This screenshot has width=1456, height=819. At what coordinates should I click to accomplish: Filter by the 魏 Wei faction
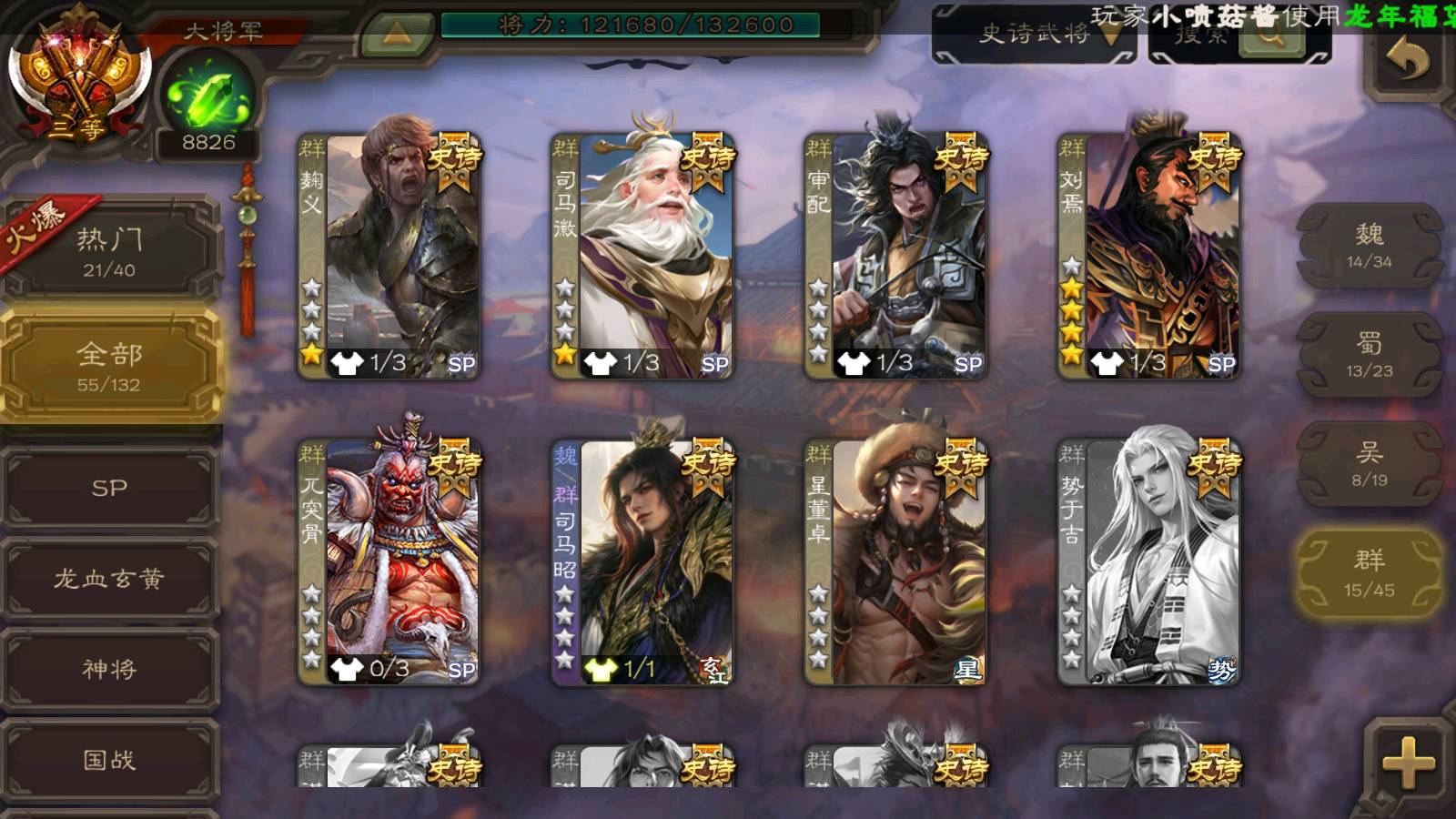click(1369, 246)
